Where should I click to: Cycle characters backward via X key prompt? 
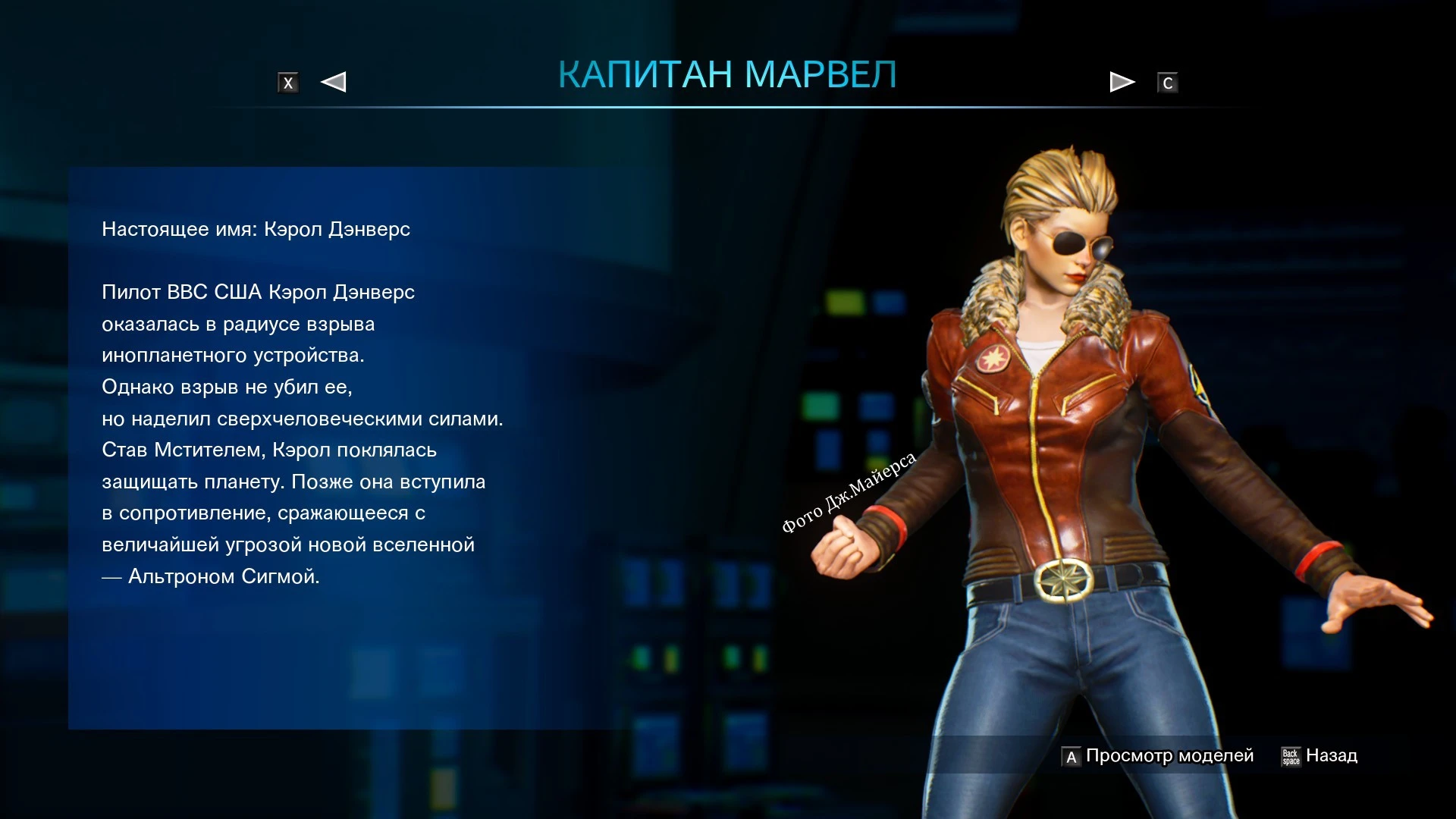click(x=288, y=81)
